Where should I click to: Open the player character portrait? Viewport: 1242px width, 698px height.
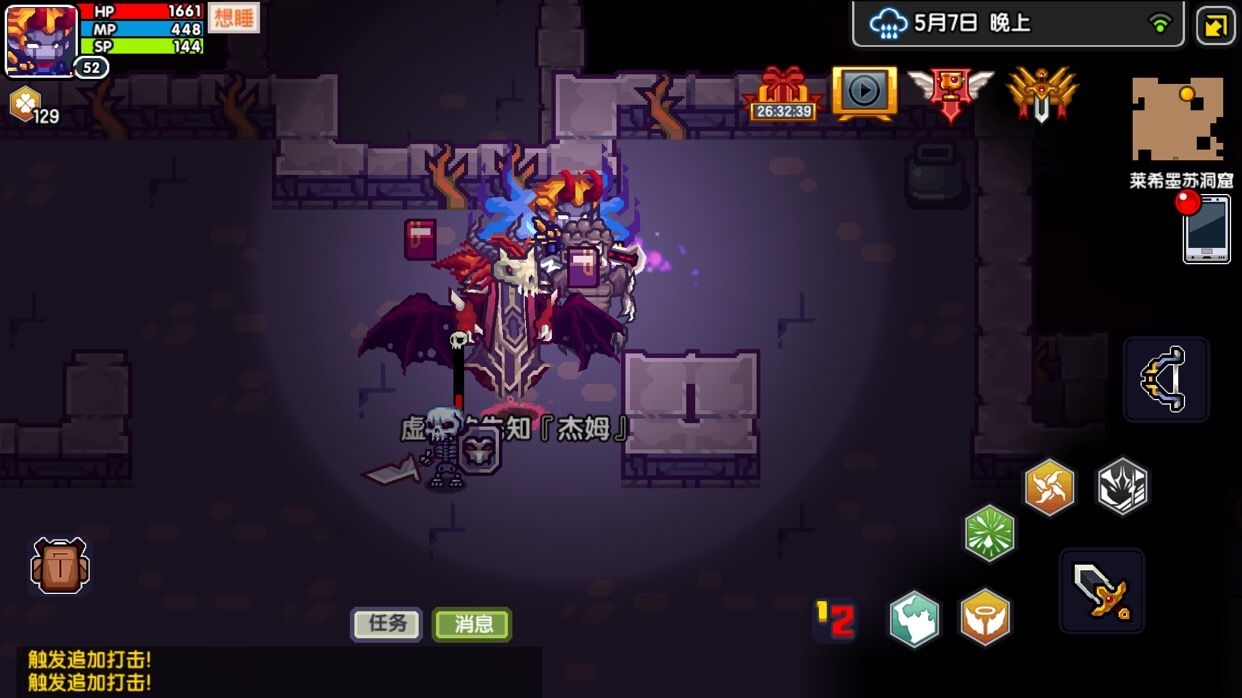click(x=41, y=39)
